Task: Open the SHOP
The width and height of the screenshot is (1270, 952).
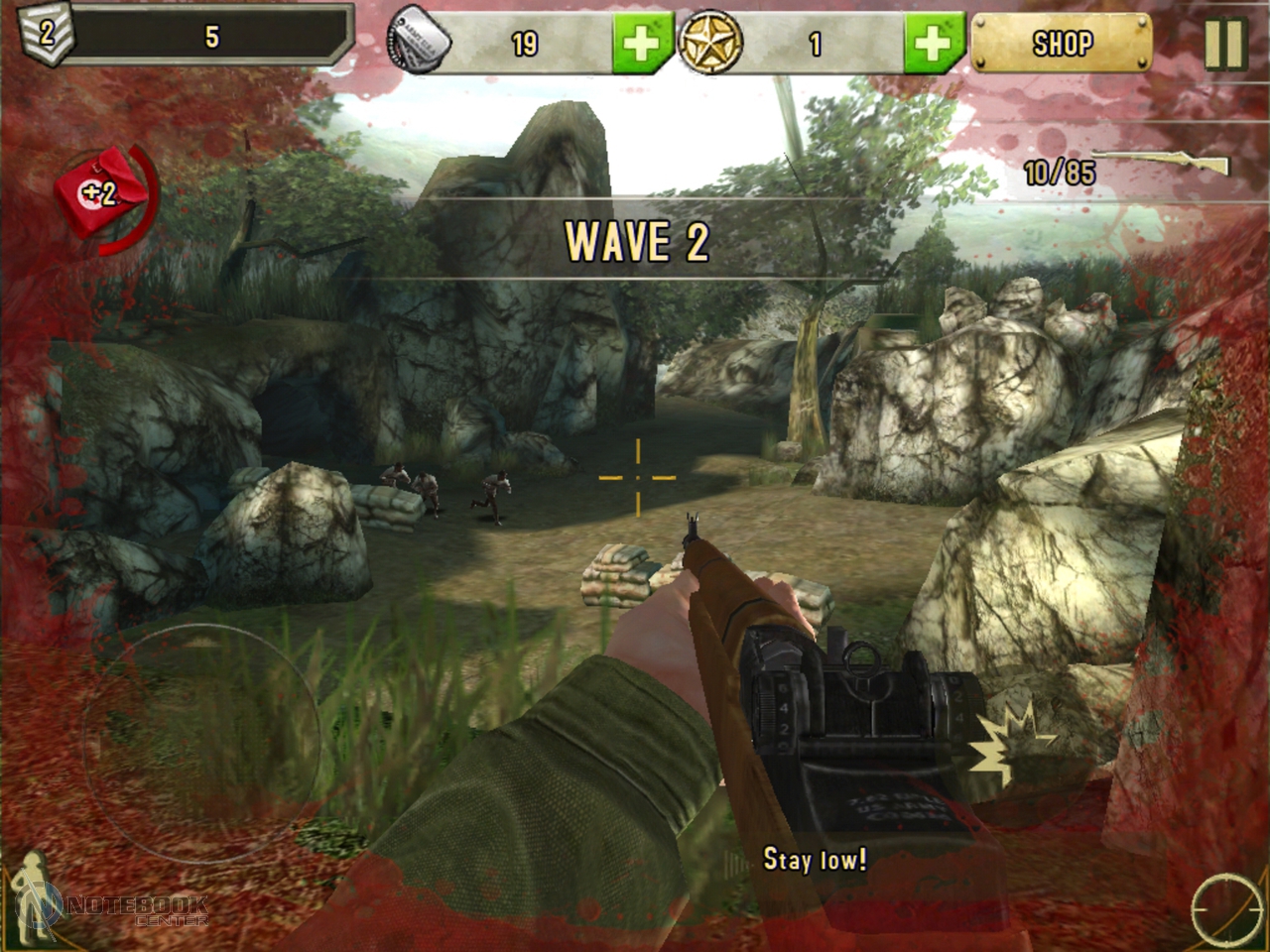Action: point(1062,44)
